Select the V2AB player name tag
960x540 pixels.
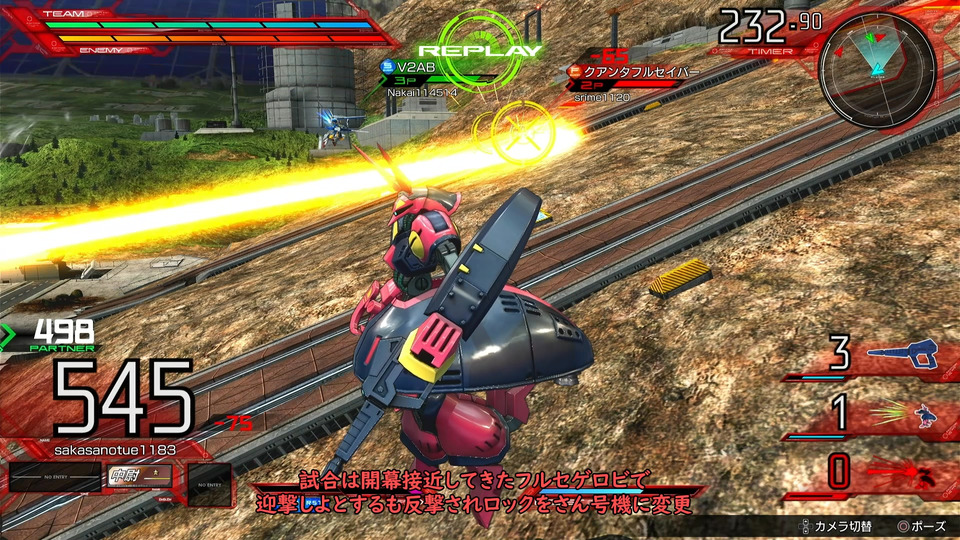419,66
